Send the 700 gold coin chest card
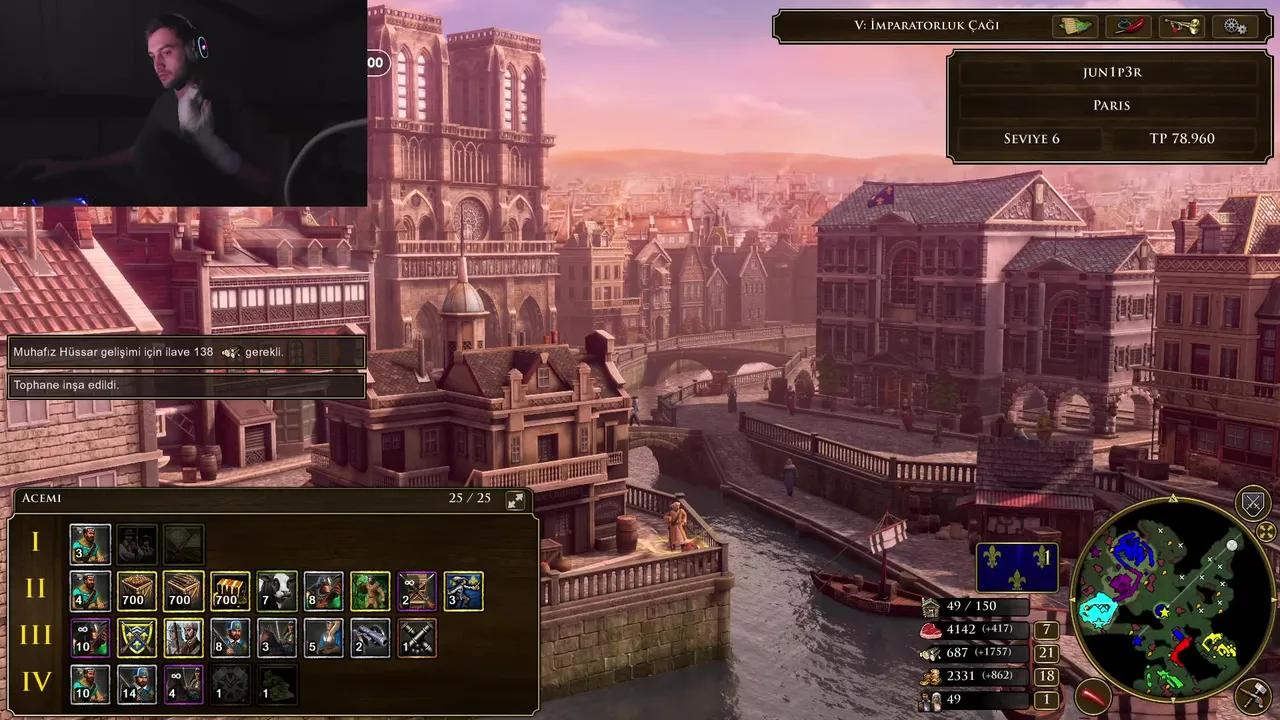This screenshot has width=1280, height=720. (230, 591)
